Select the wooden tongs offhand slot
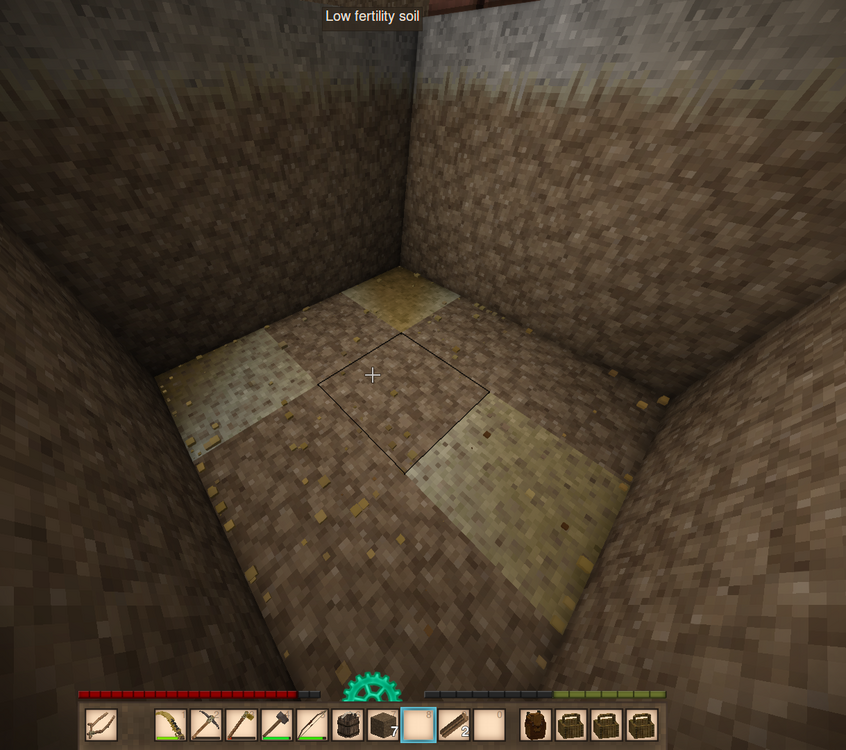 101,724
